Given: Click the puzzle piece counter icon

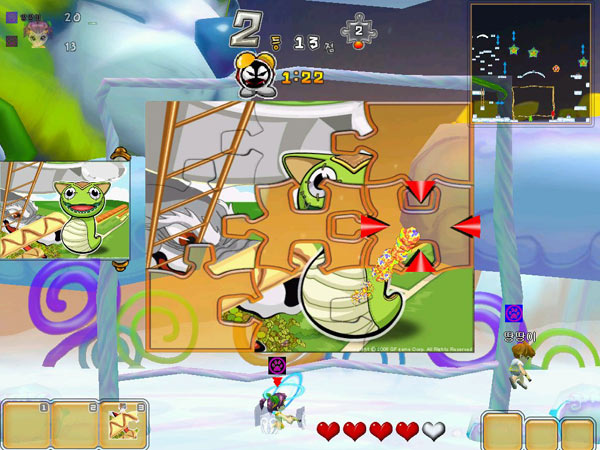Looking at the screenshot, I should 359,31.
